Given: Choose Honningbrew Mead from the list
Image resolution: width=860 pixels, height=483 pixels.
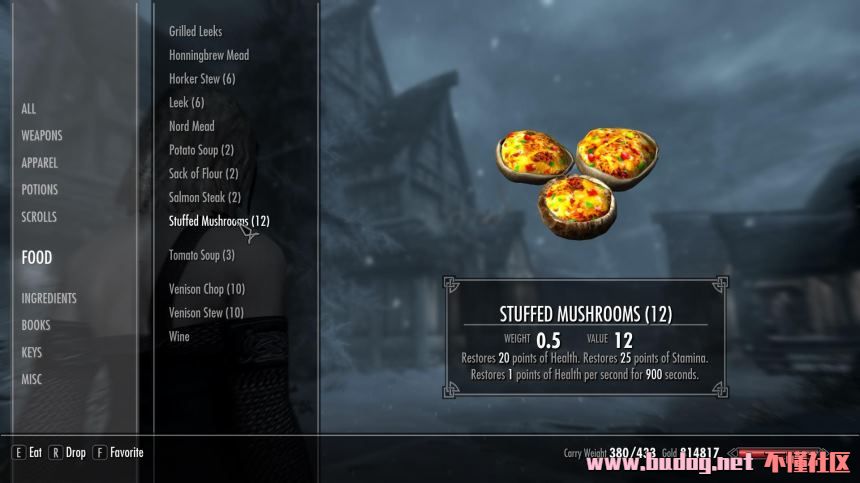Looking at the screenshot, I should 209,56.
